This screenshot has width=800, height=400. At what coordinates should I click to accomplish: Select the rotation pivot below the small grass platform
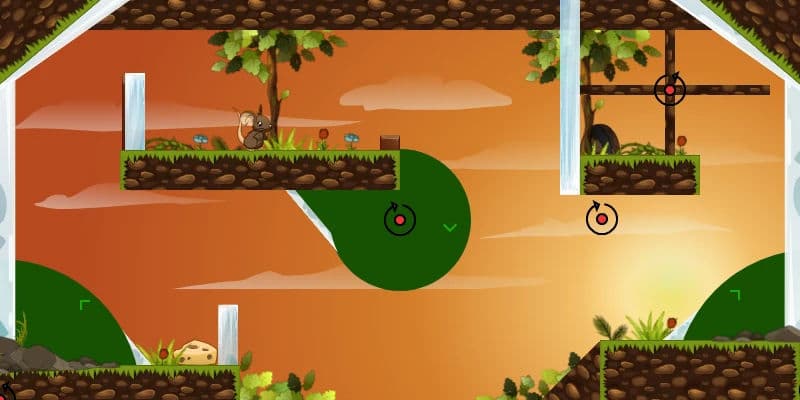[x=601, y=218]
